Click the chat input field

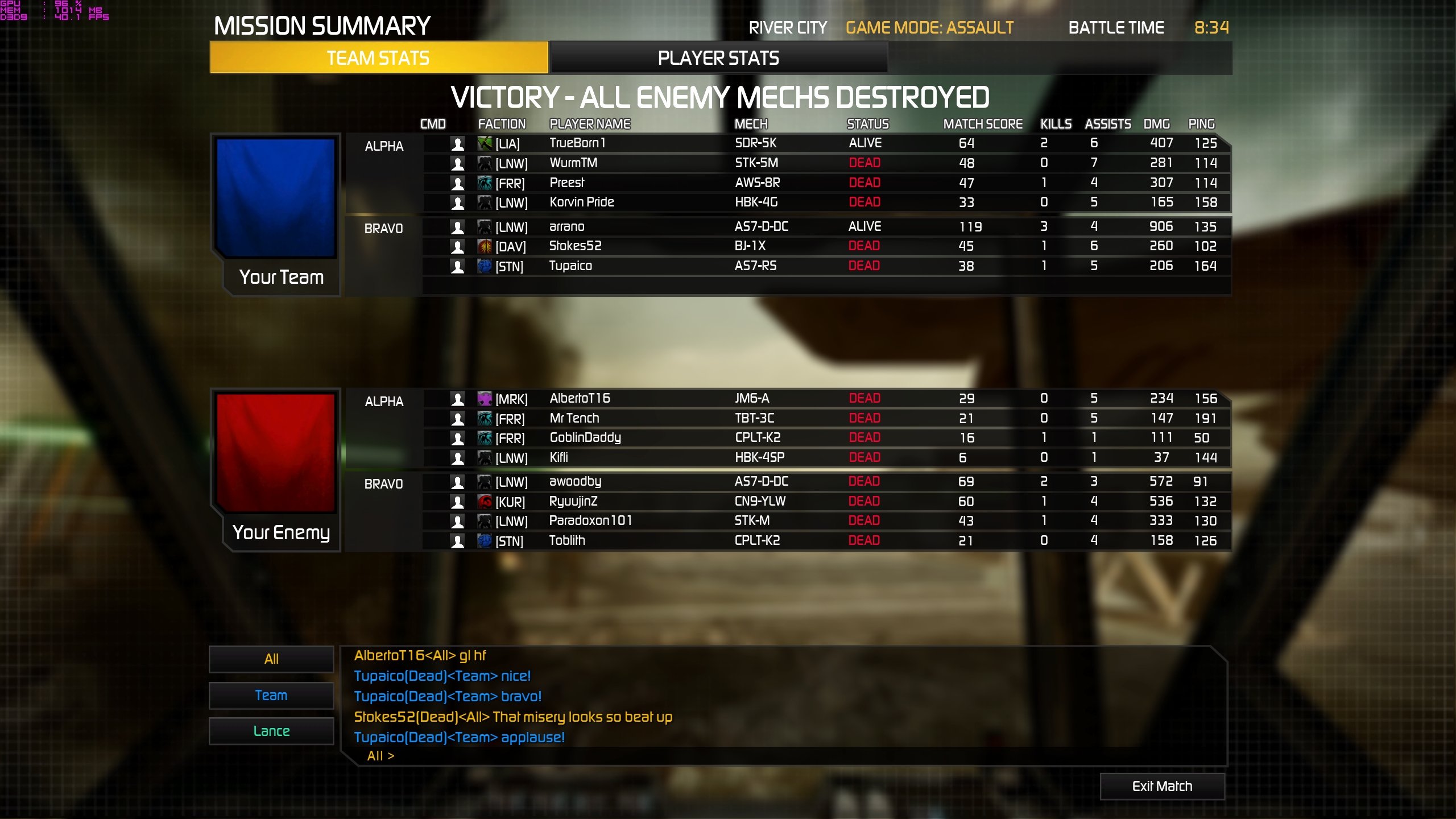796,756
